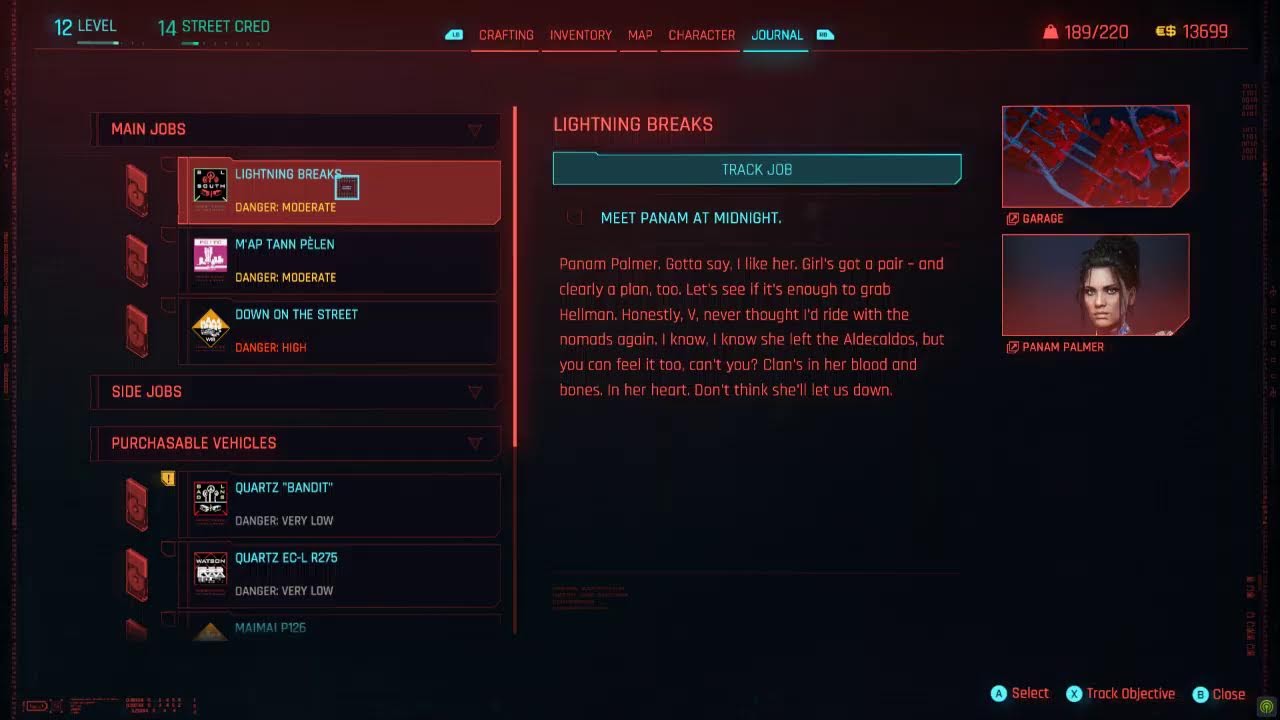
Task: Expand the Side Jobs section
Action: click(x=475, y=392)
